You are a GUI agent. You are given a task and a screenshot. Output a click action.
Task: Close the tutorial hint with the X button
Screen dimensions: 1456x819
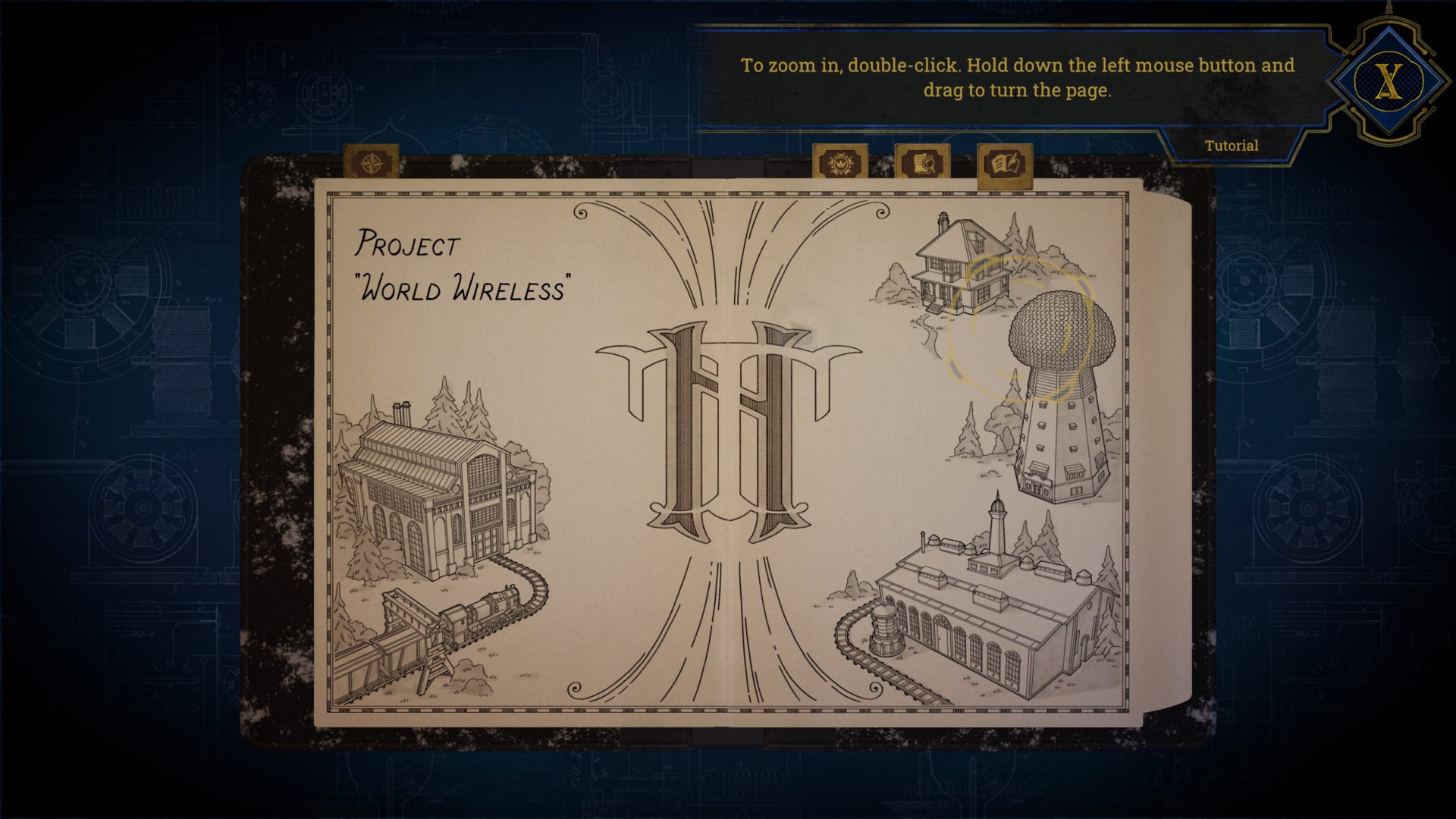tap(1389, 81)
